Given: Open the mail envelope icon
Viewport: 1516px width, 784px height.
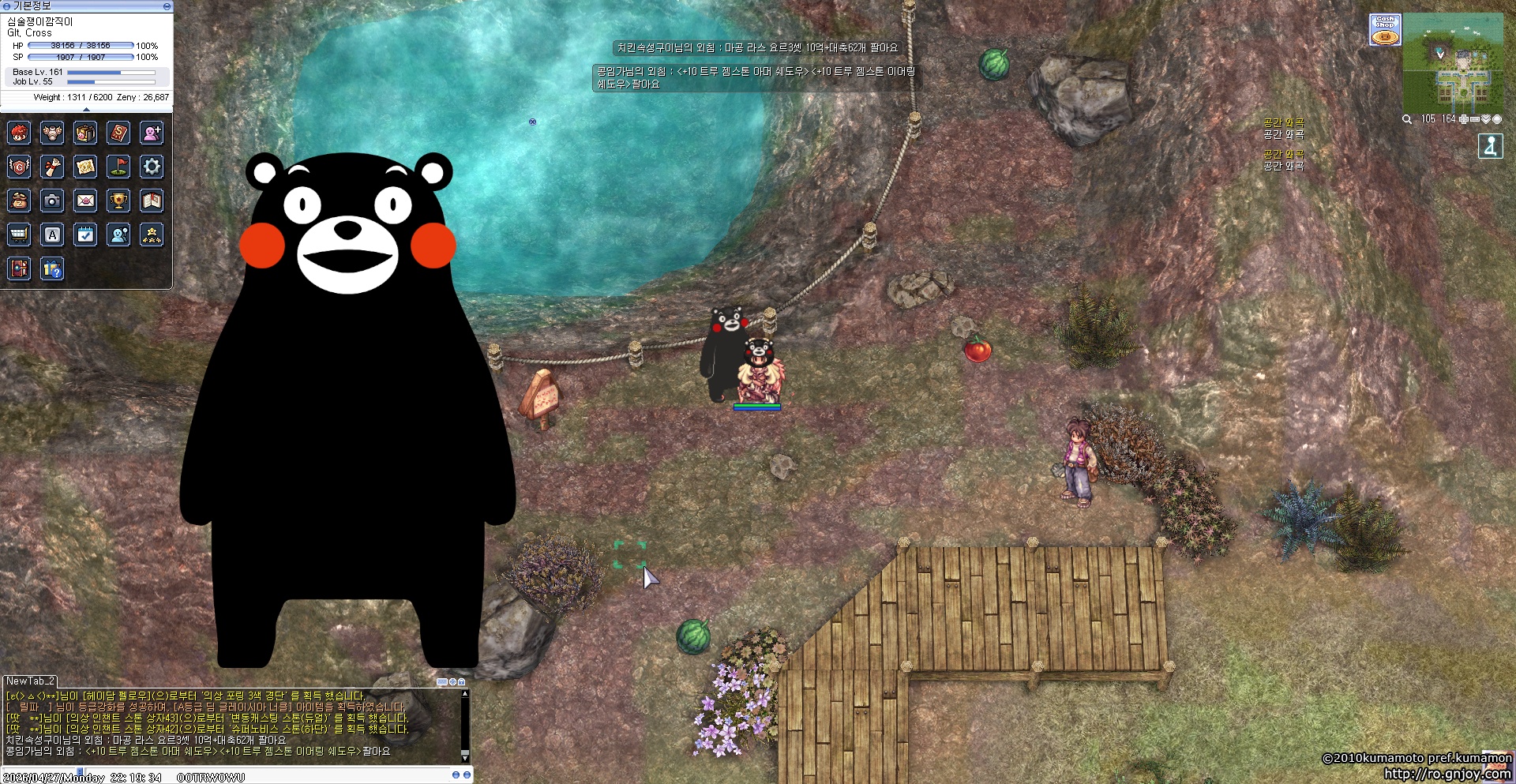Looking at the screenshot, I should 85,201.
